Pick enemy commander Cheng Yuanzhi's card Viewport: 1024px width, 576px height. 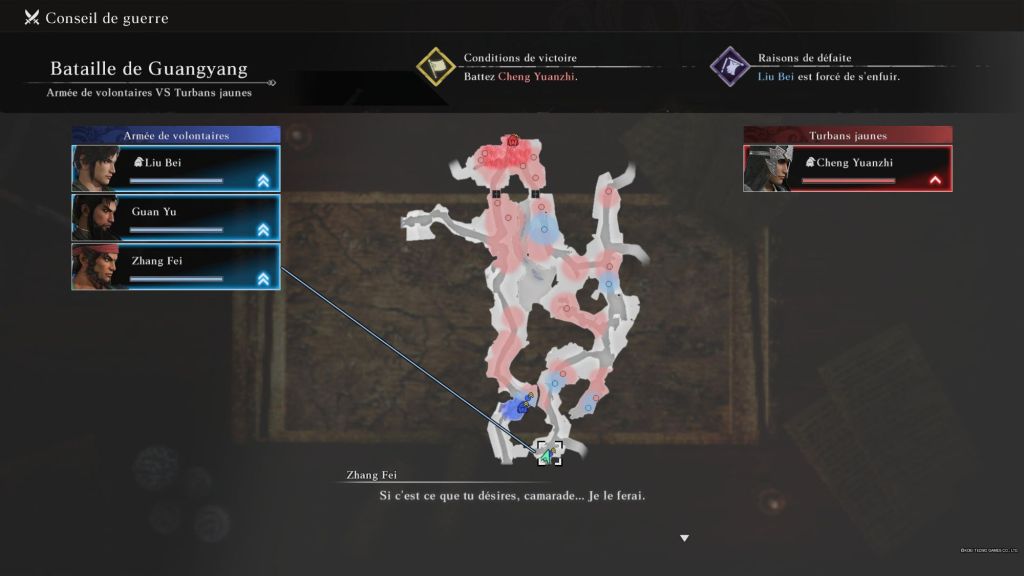point(847,168)
